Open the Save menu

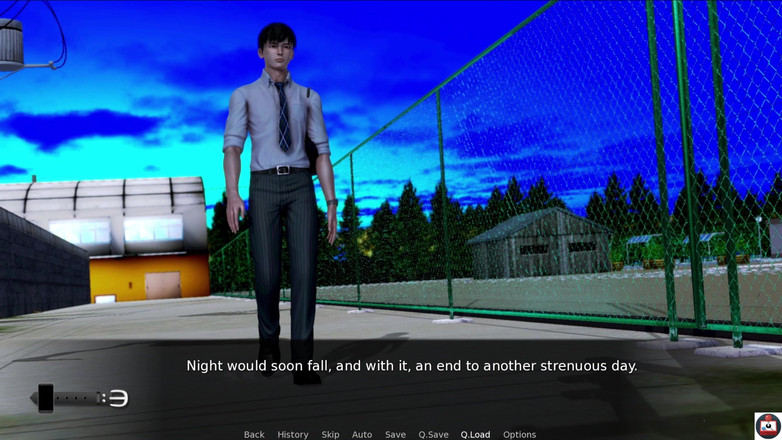pos(395,434)
